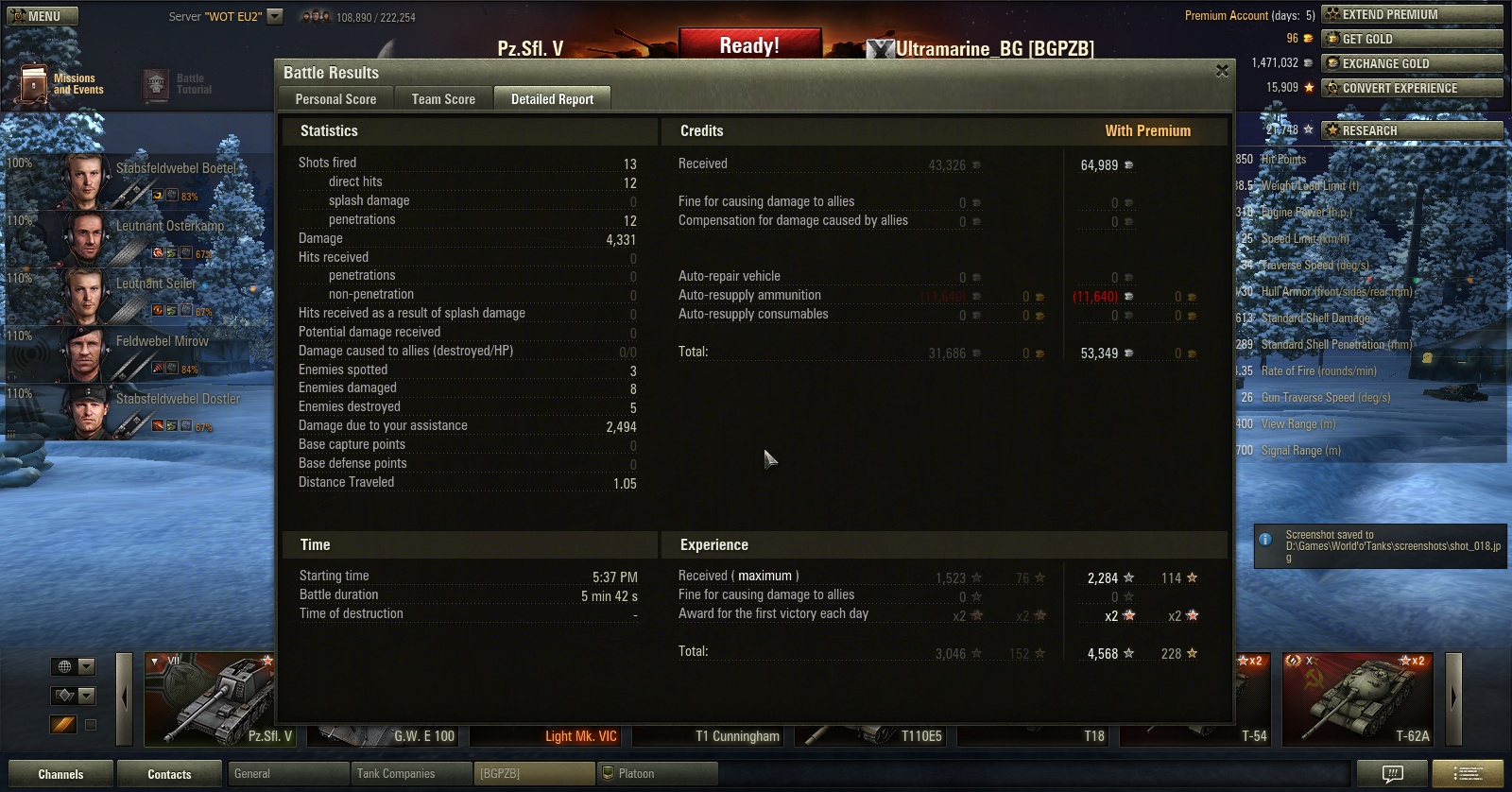Viewport: 1512px width, 792px height.
Task: Open the Contacts panel
Action: click(x=169, y=774)
